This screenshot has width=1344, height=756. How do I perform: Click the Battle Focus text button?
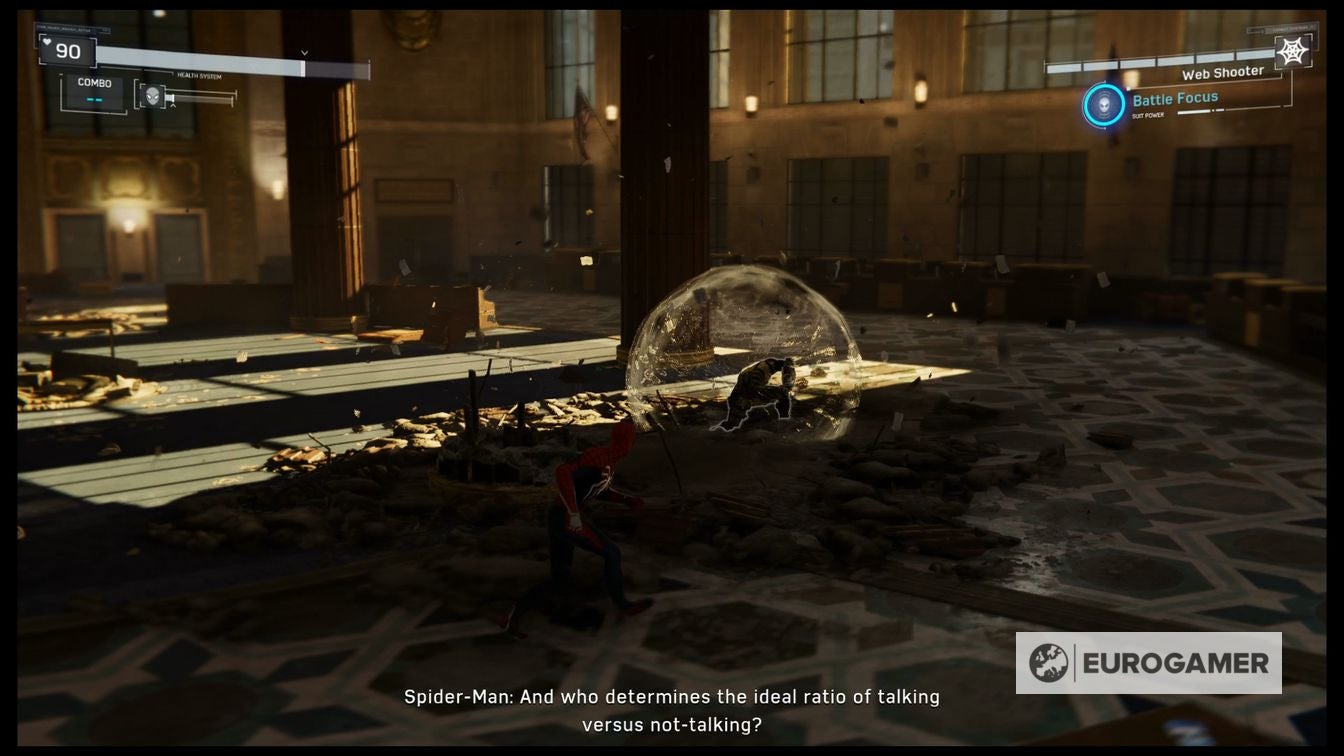pos(1175,98)
